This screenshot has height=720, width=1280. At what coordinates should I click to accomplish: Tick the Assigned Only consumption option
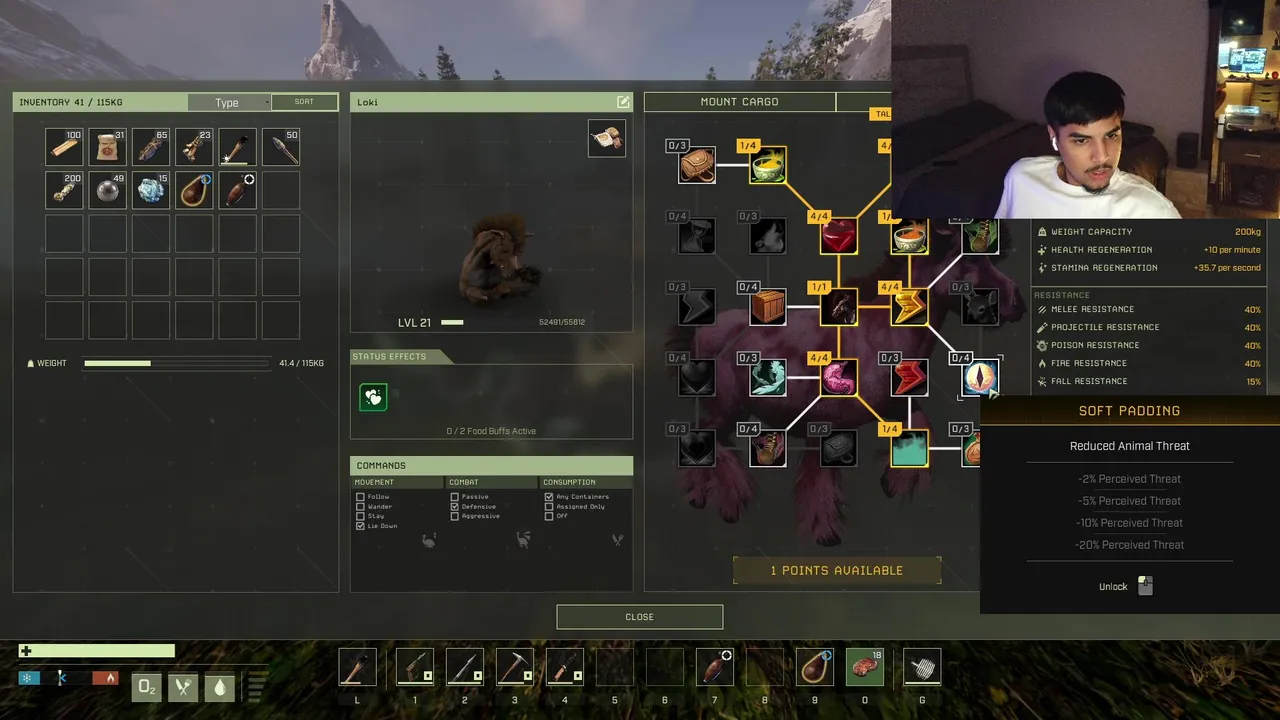(x=549, y=507)
